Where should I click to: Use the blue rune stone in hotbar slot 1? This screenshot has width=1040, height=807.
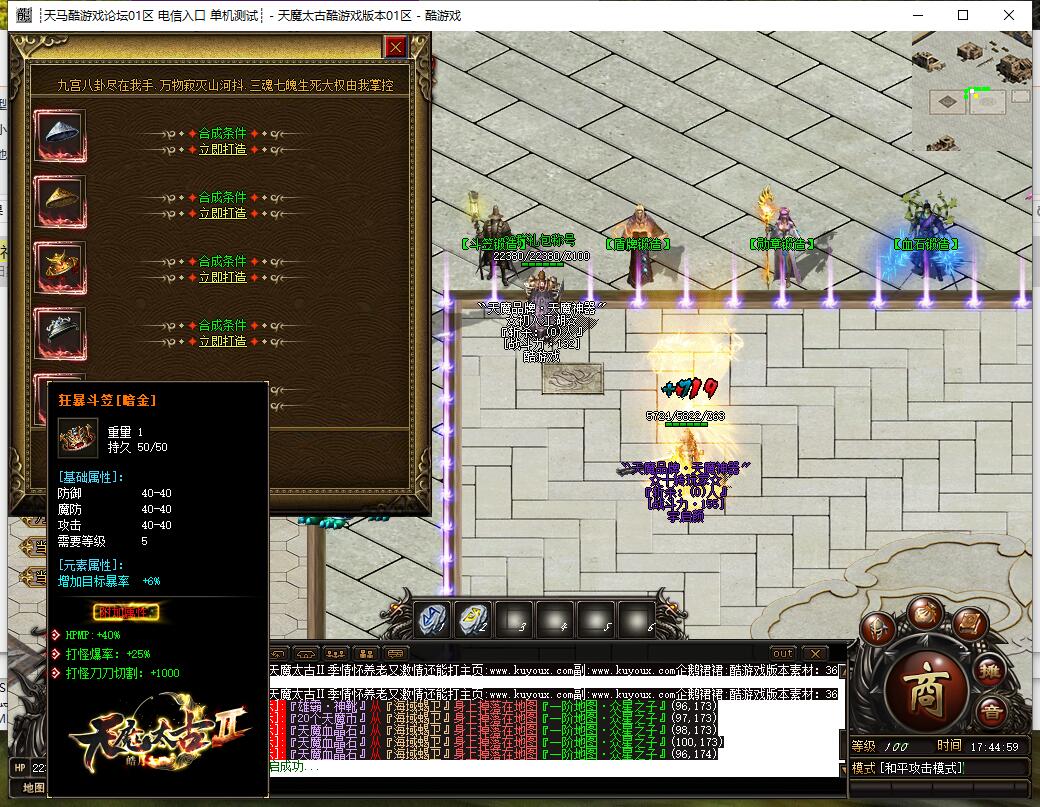pos(432,620)
